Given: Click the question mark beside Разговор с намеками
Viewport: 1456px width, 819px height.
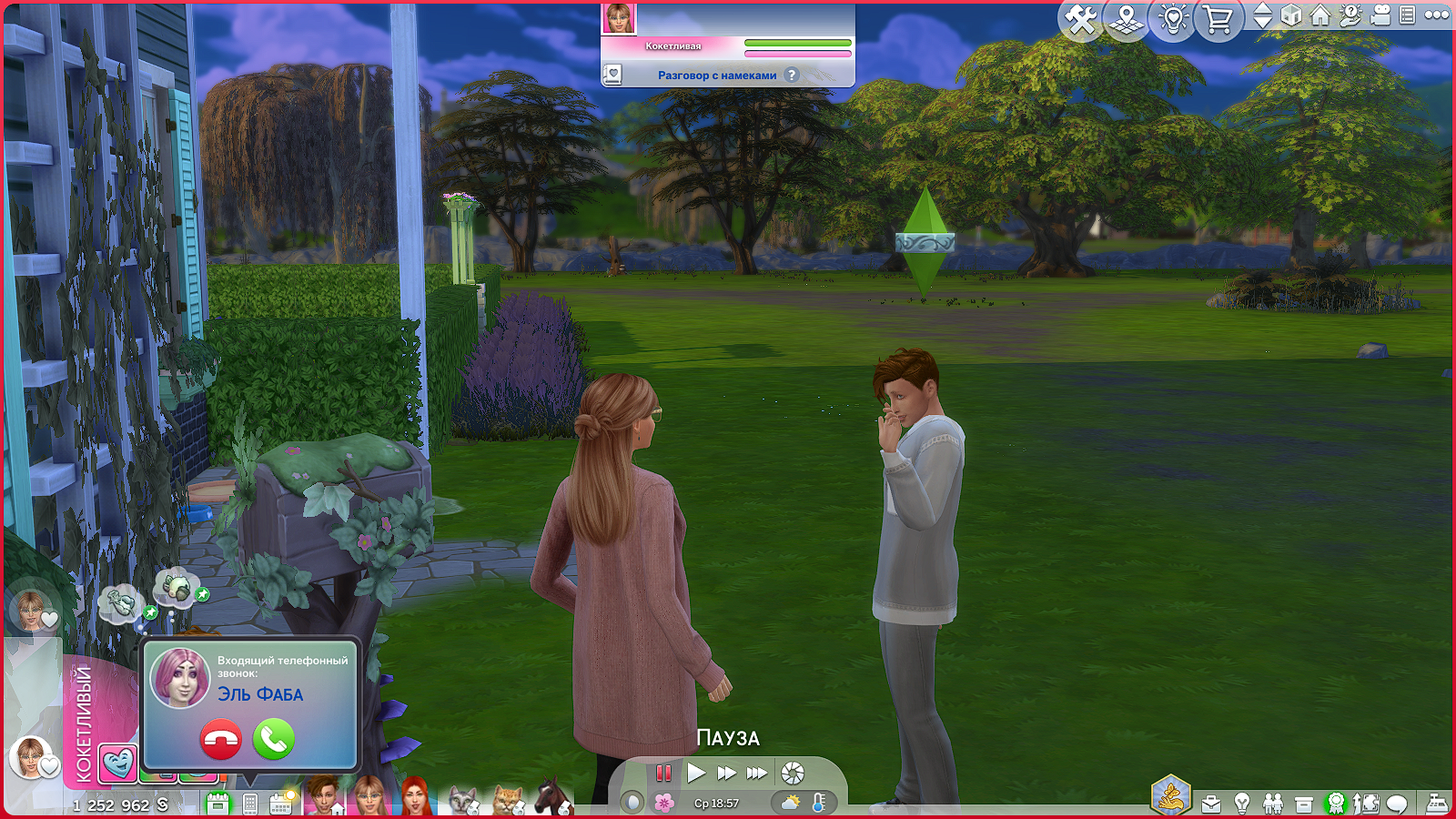Looking at the screenshot, I should [792, 75].
